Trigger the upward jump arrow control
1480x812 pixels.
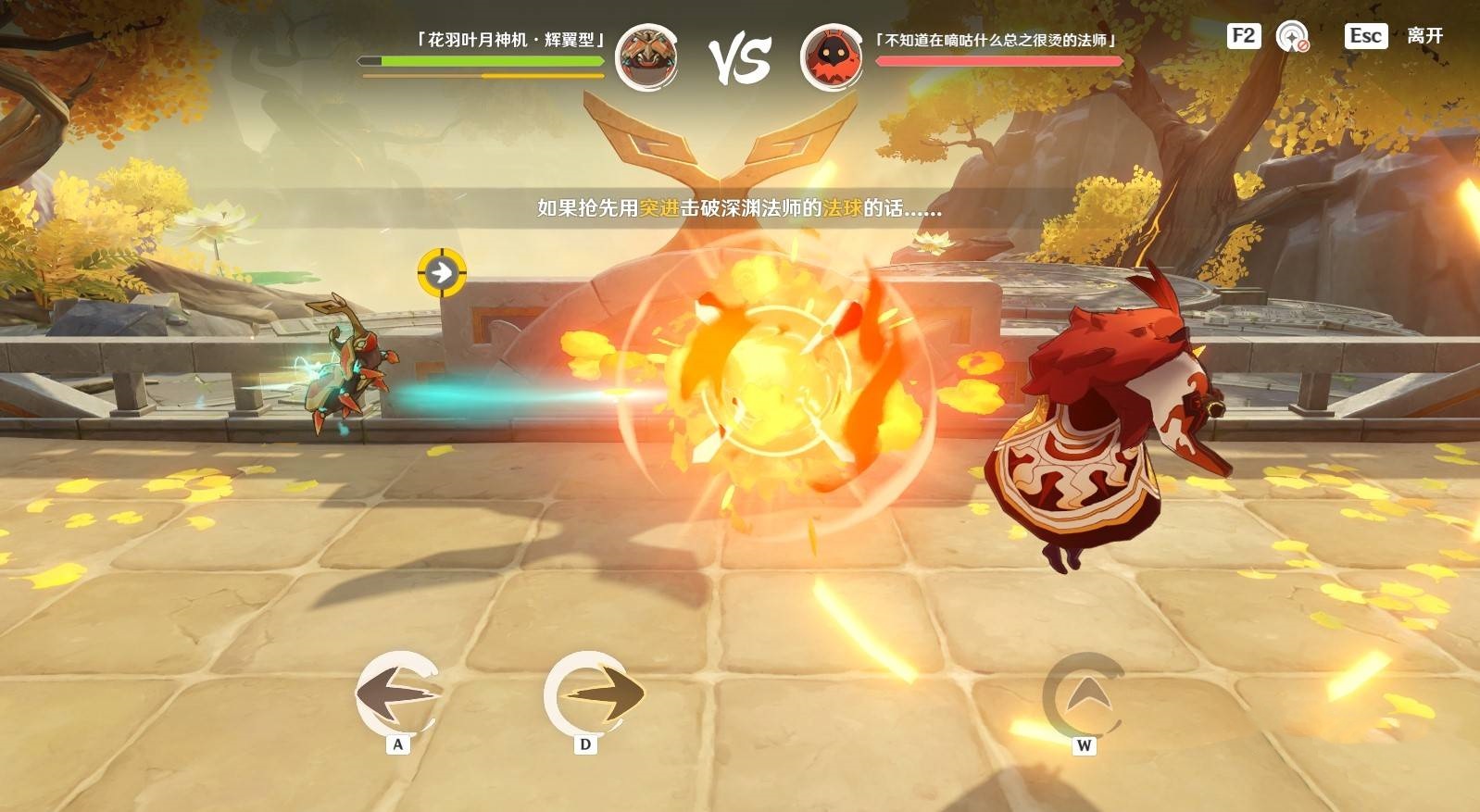pyautogui.click(x=1085, y=695)
